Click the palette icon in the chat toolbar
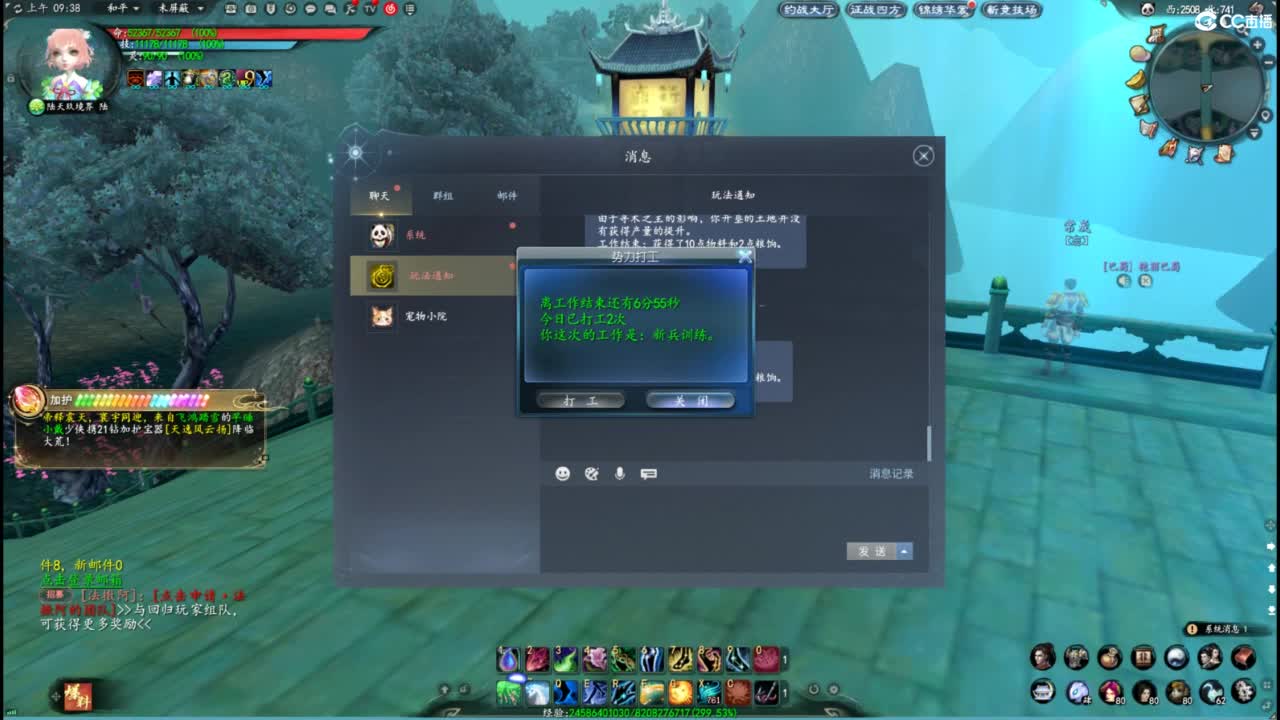Viewport: 1280px width, 720px height. (590, 474)
